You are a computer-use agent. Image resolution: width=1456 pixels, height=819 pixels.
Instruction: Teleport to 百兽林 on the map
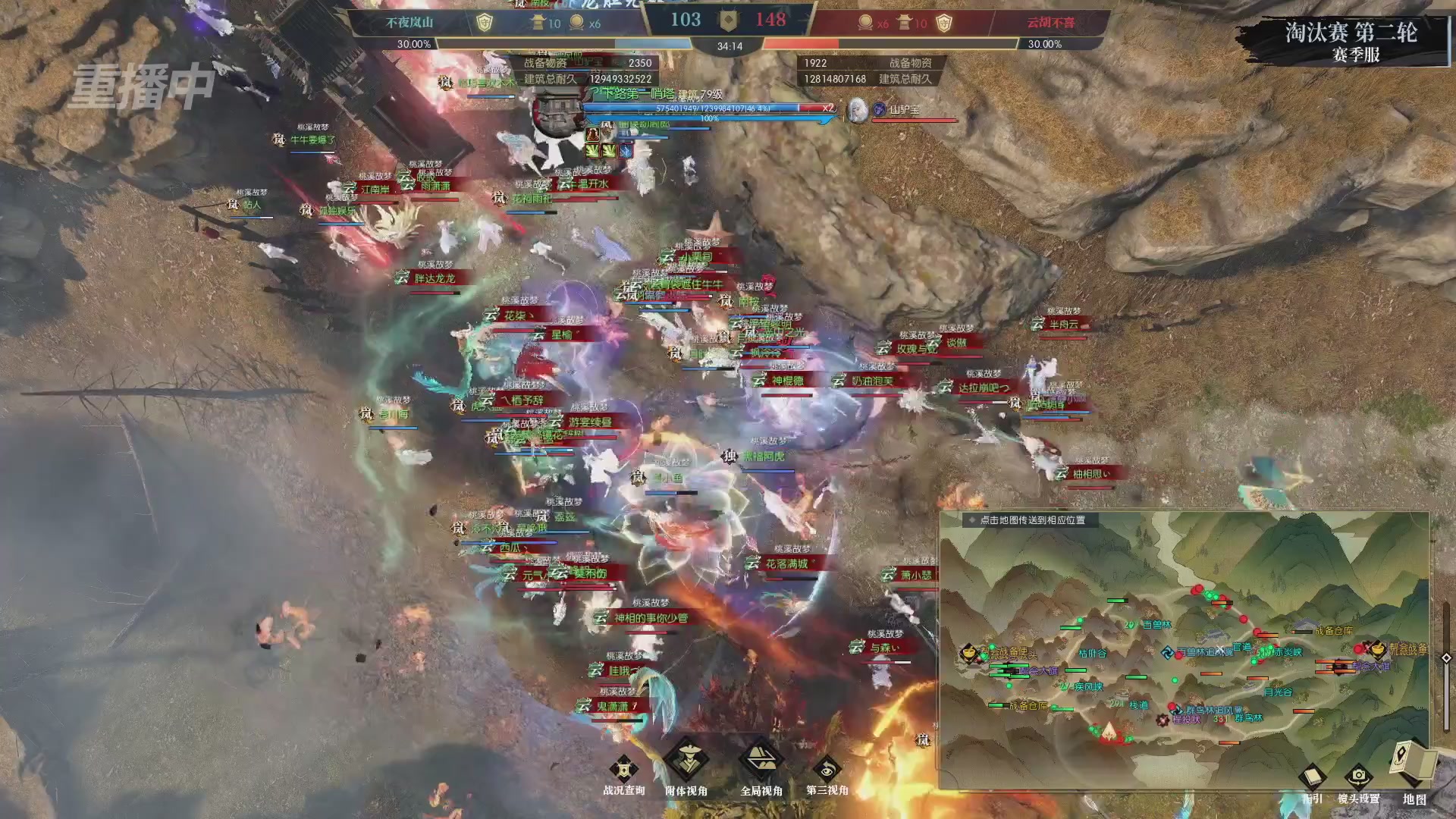coord(1156,625)
